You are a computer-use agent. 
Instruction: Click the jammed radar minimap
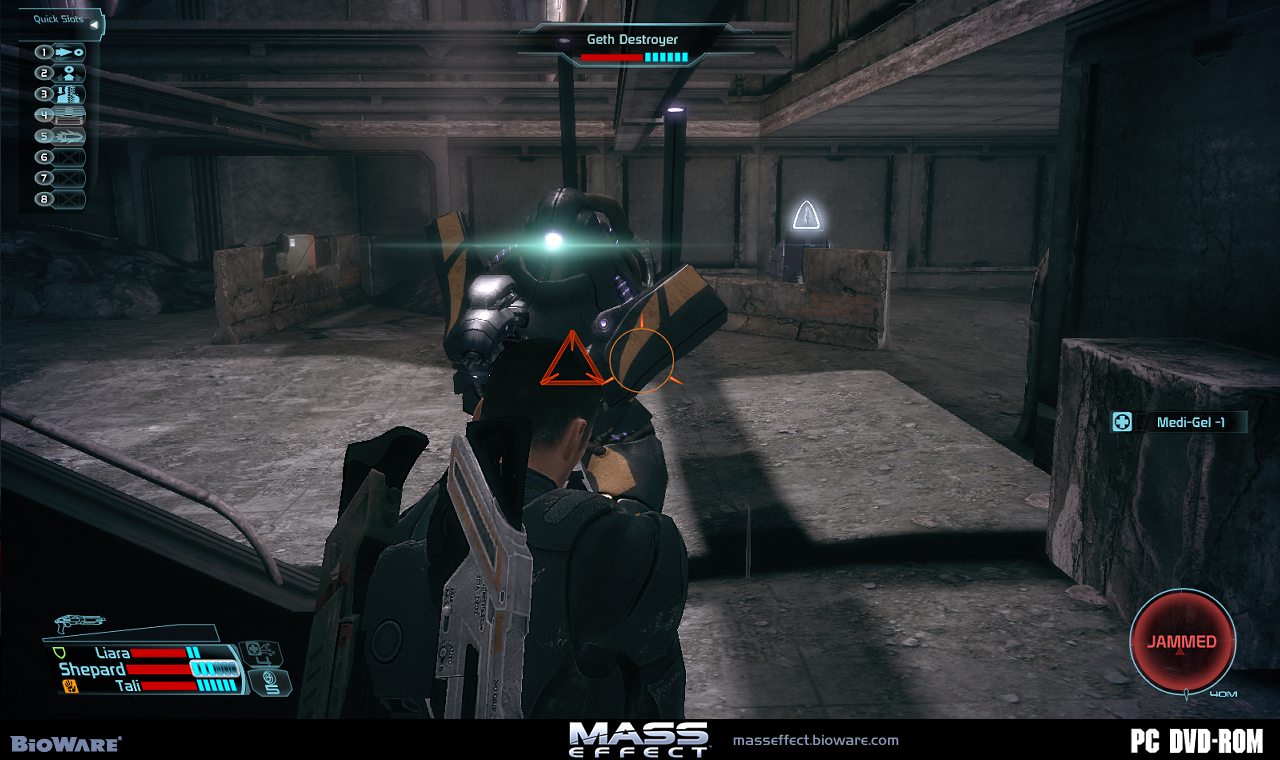pos(1182,641)
